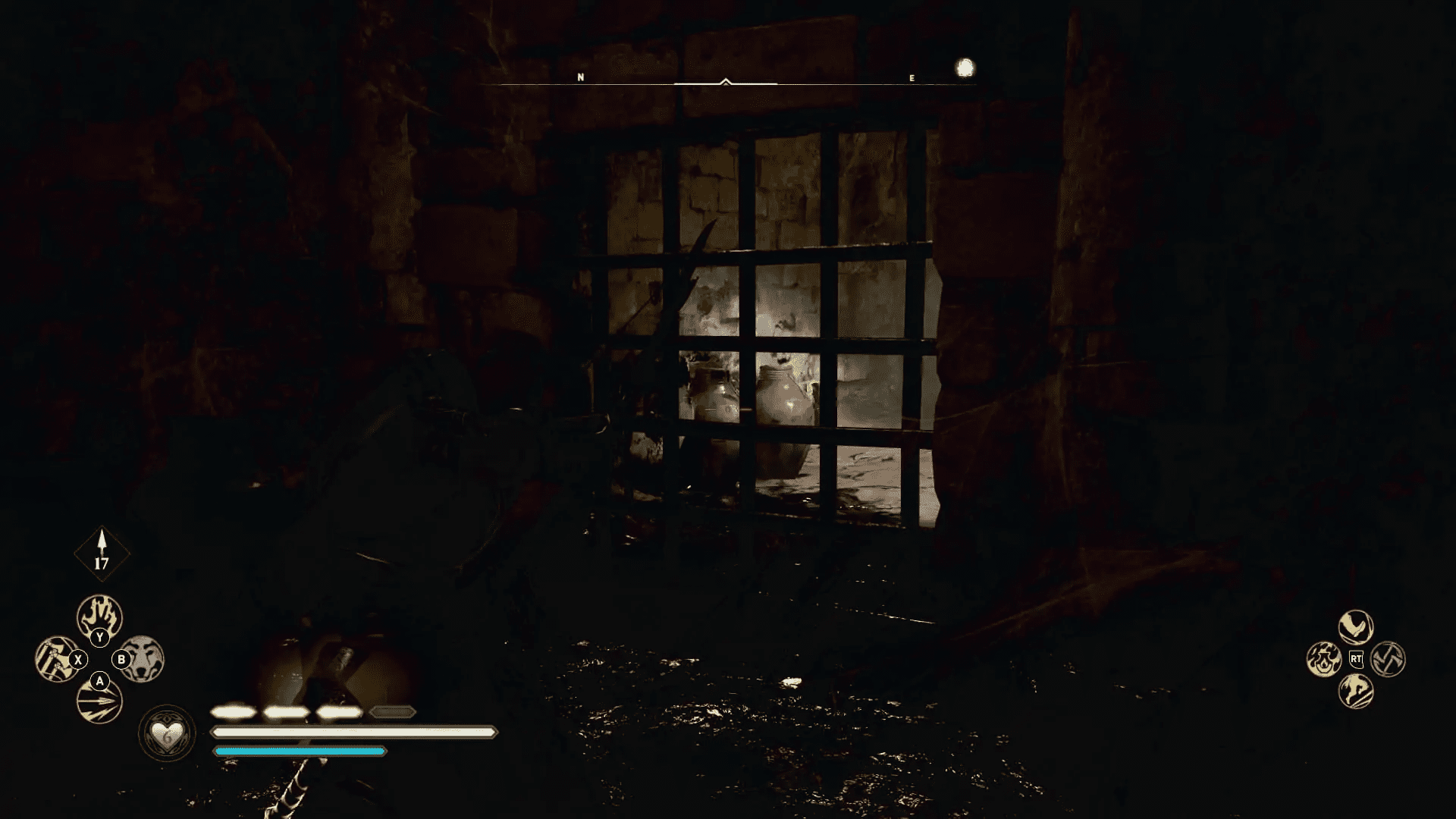The image size is (1456, 819).
Task: Click the elevation arrow indicator showing 17
Action: click(102, 551)
